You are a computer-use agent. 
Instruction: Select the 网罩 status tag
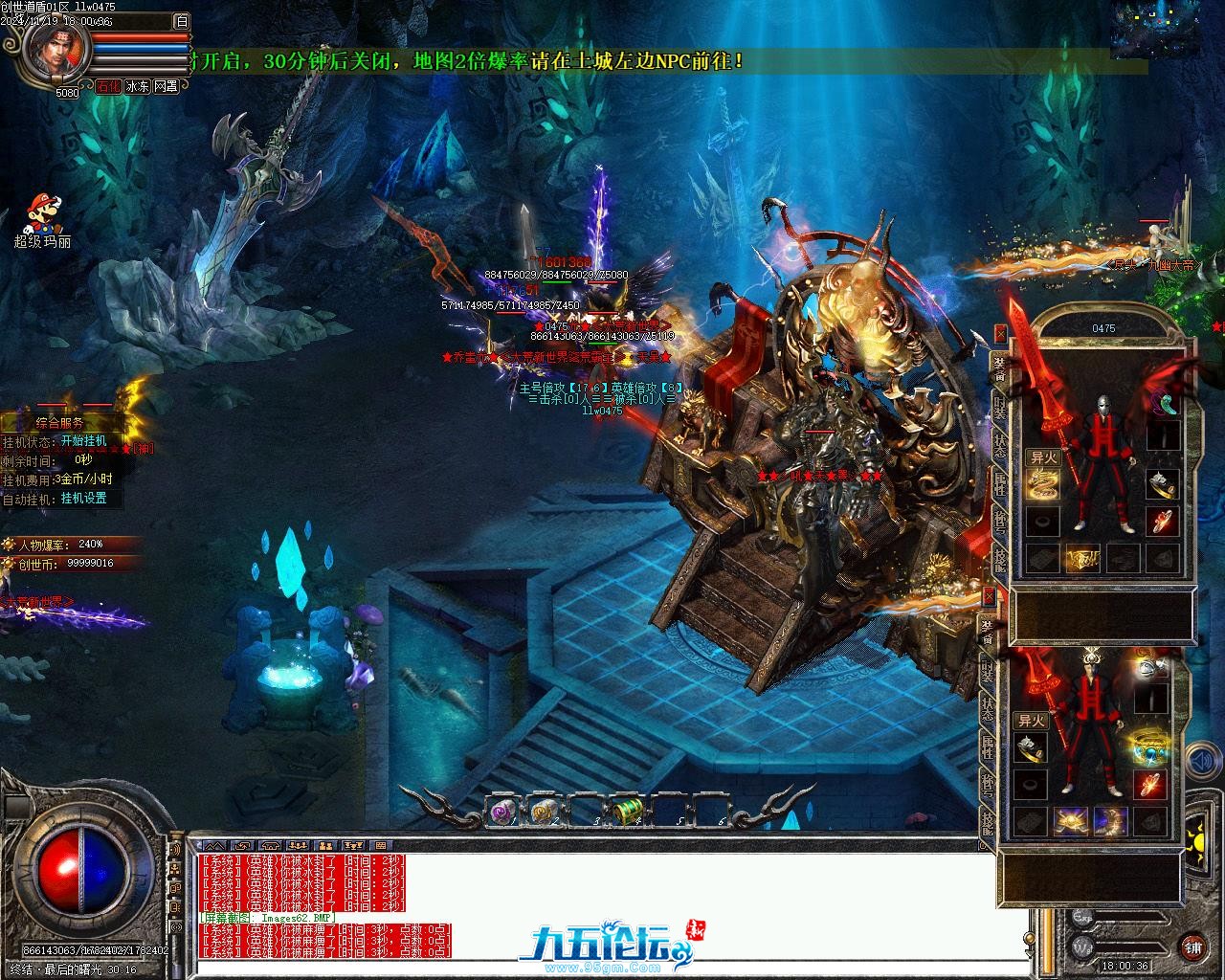166,86
